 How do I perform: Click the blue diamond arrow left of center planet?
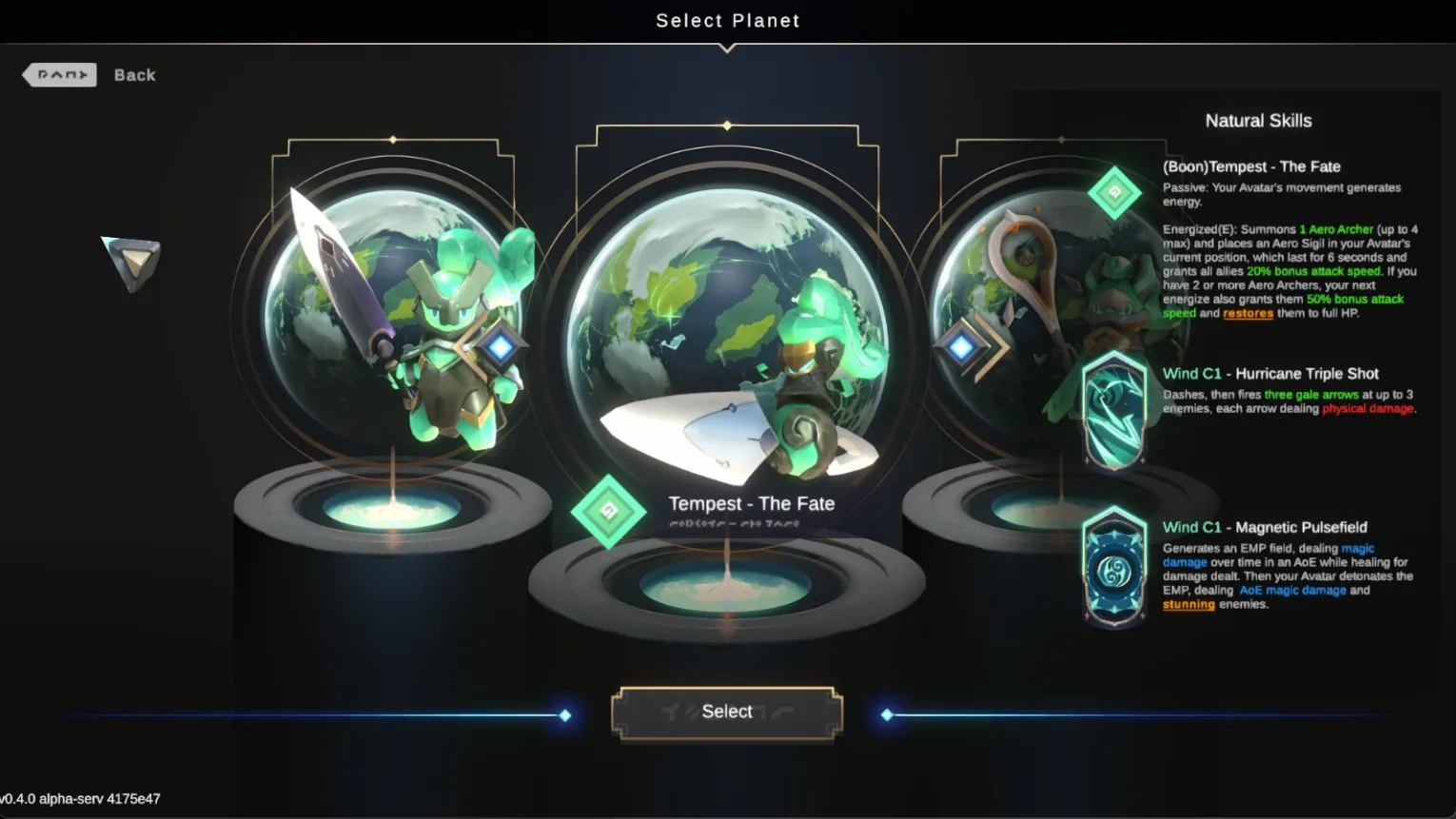tap(501, 347)
